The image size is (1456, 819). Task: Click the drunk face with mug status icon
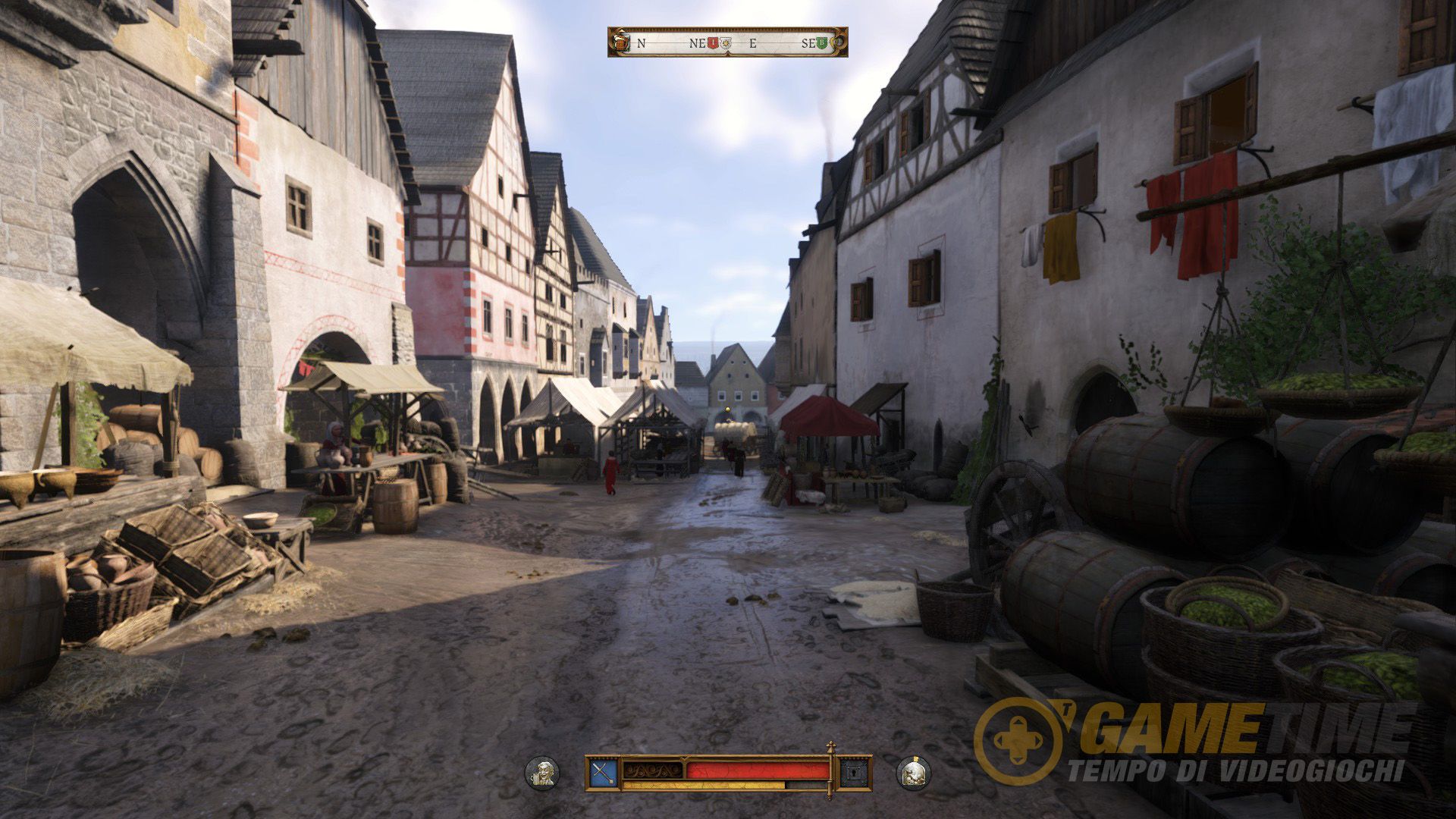[x=543, y=773]
